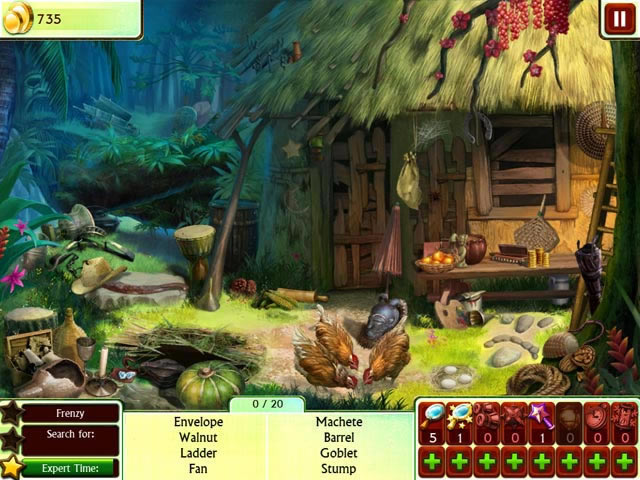Image resolution: width=640 pixels, height=480 pixels.
Task: Add more star wand power-ups via plus
Action: 541,461
